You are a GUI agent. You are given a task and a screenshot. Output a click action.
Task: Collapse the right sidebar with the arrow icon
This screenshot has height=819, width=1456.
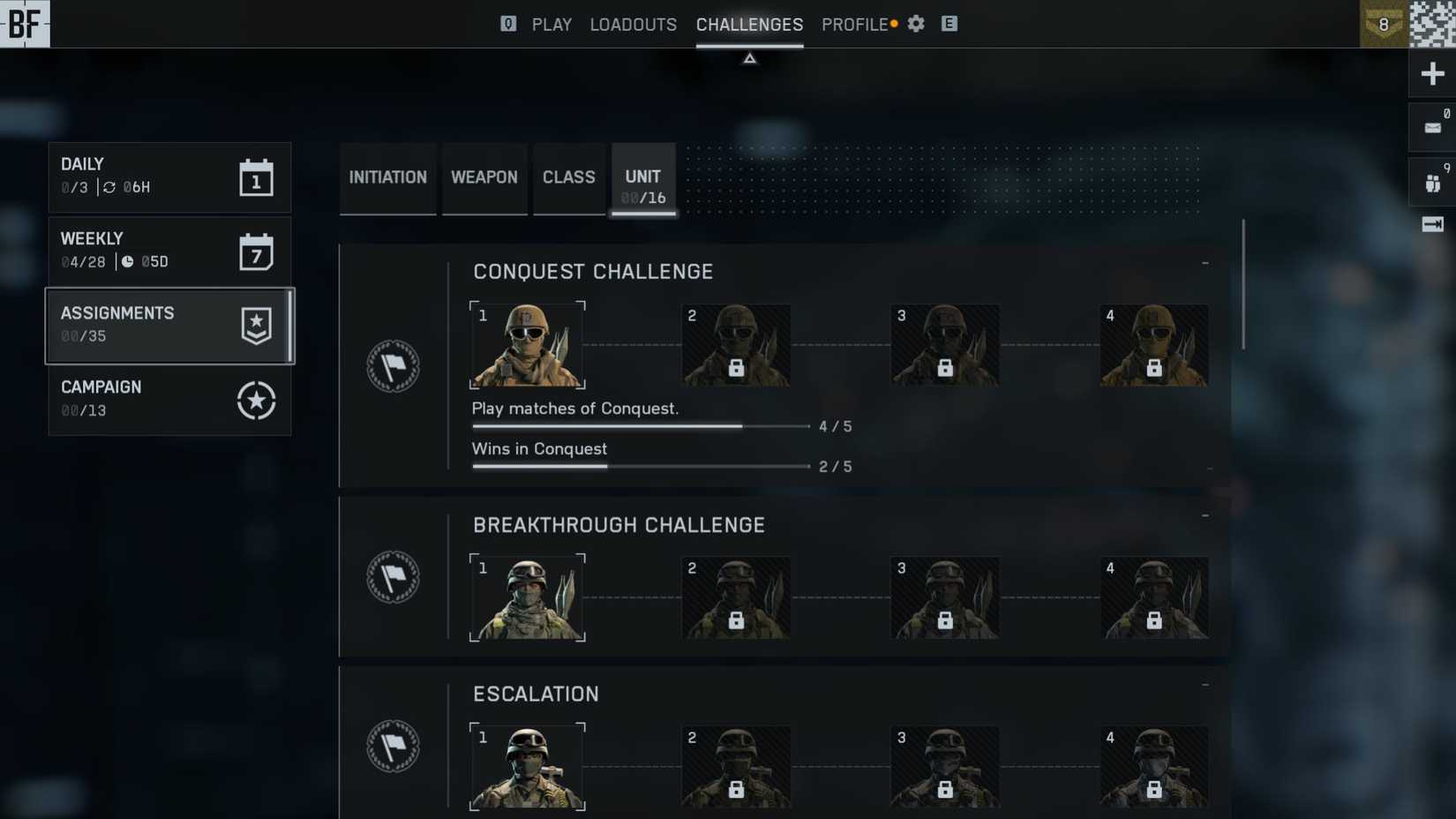coord(1431,225)
